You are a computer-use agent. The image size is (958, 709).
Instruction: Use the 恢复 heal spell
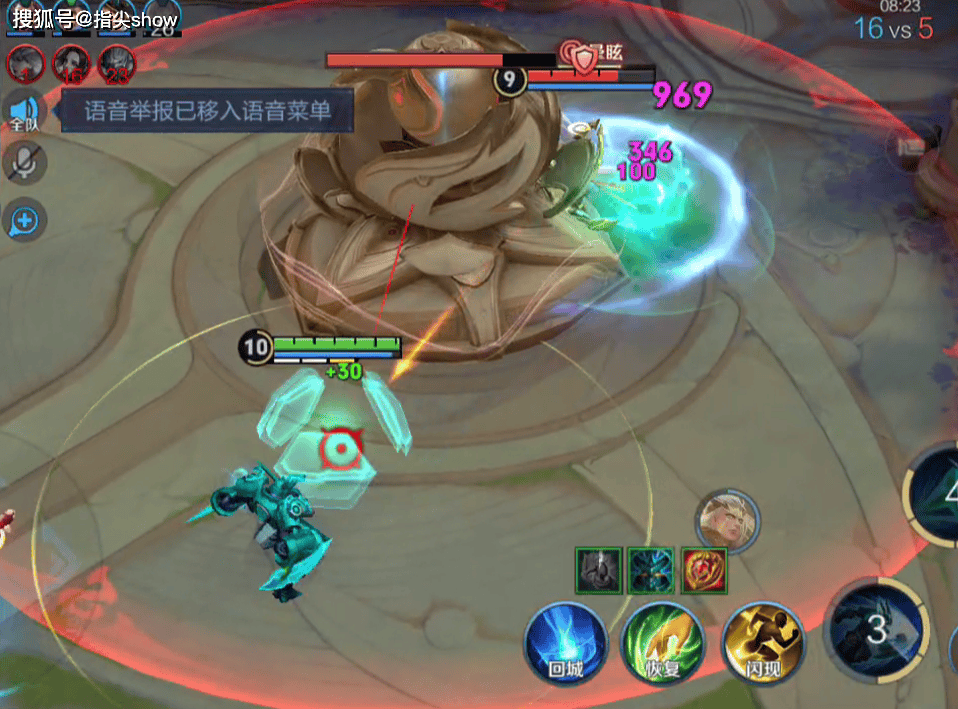click(662, 643)
